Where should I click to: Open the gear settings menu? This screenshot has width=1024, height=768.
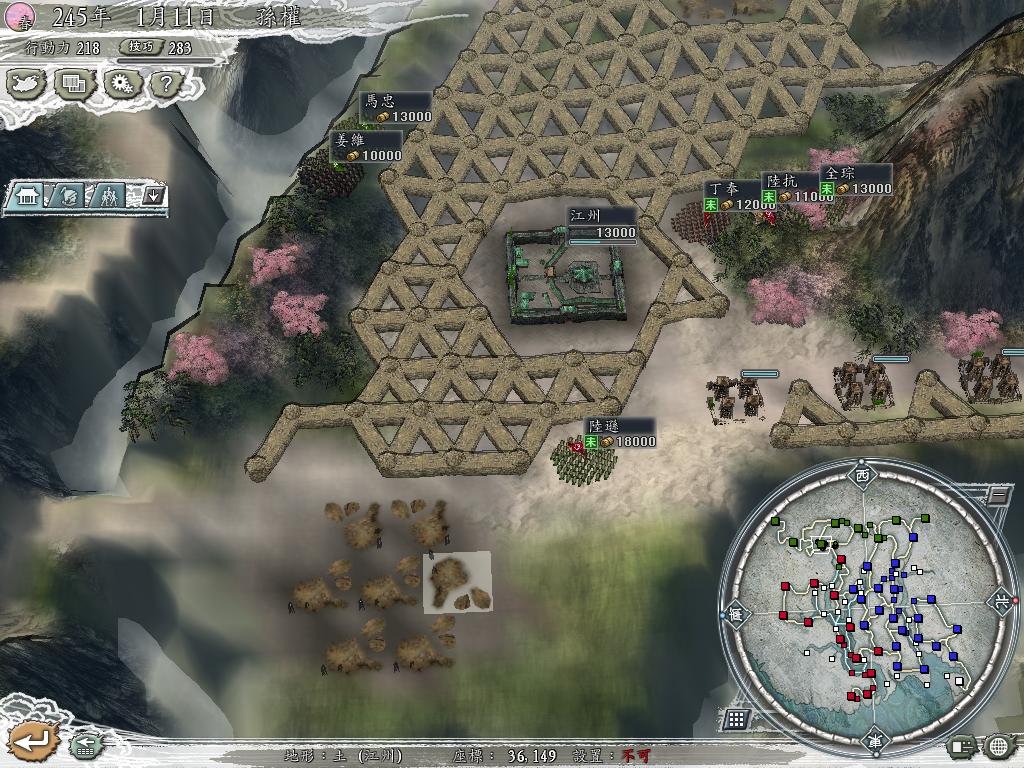(x=122, y=83)
